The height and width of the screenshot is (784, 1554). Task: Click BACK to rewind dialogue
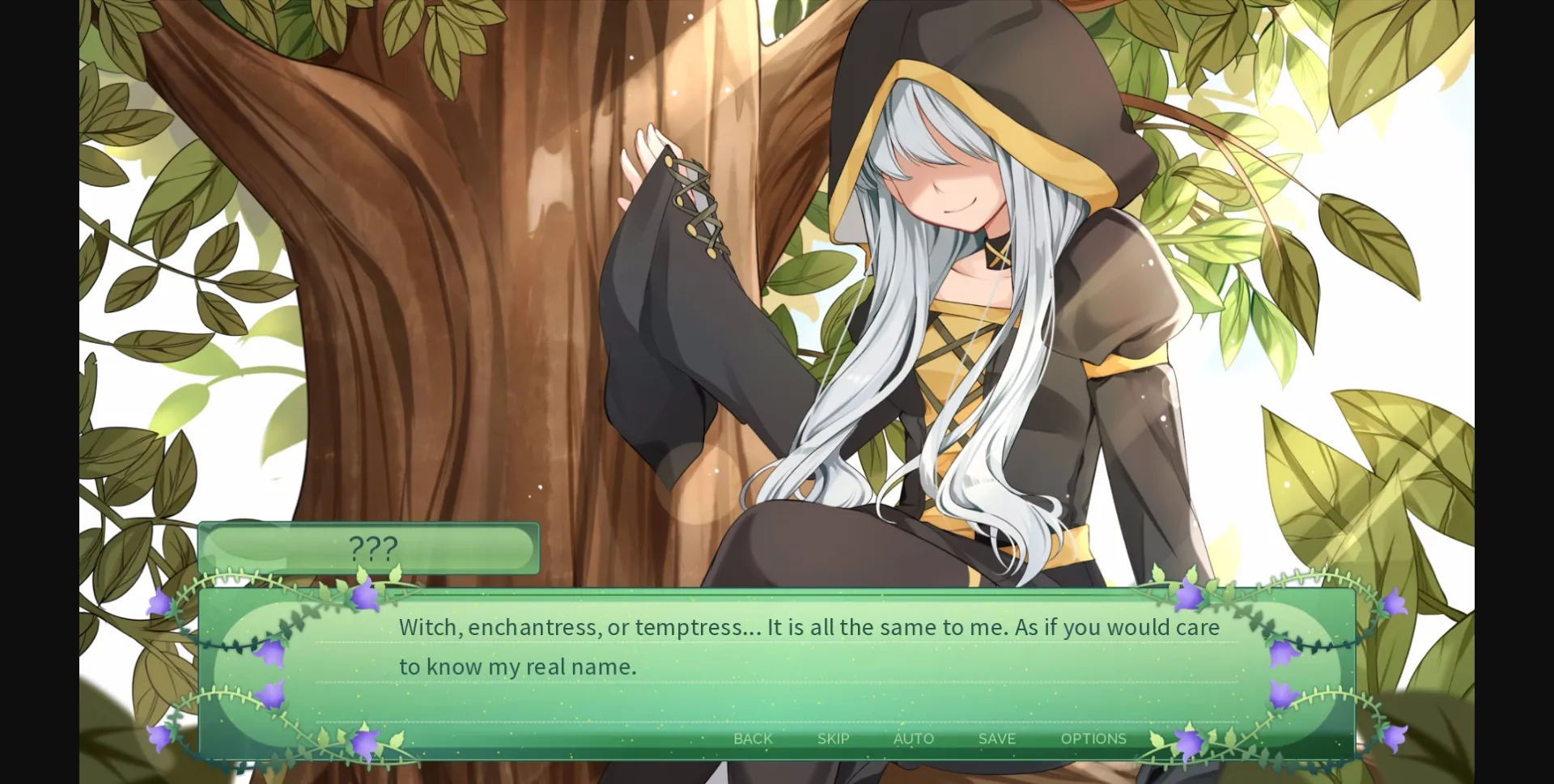coord(752,739)
